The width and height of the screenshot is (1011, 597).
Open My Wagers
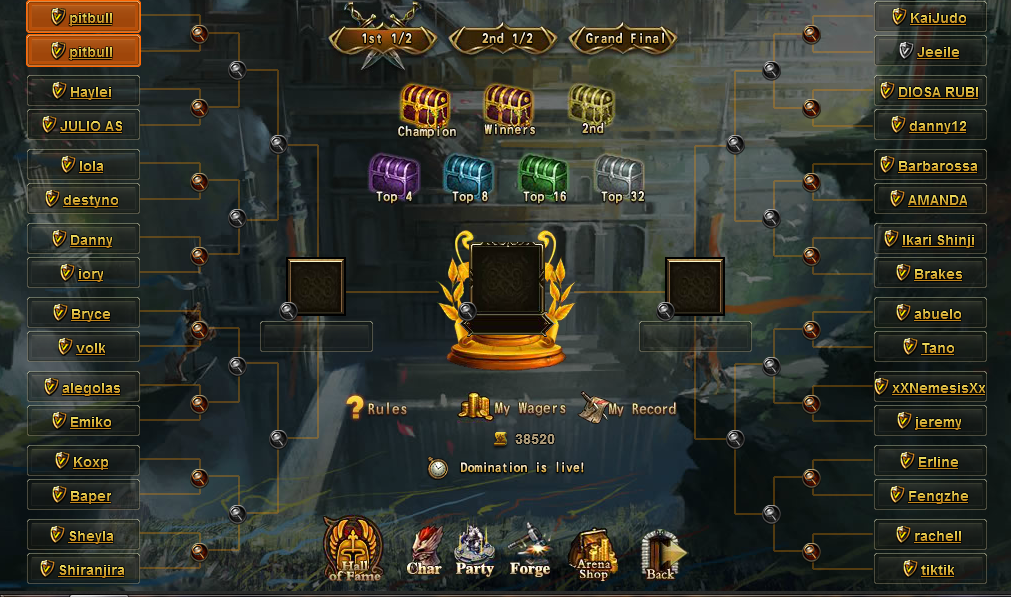pos(512,407)
